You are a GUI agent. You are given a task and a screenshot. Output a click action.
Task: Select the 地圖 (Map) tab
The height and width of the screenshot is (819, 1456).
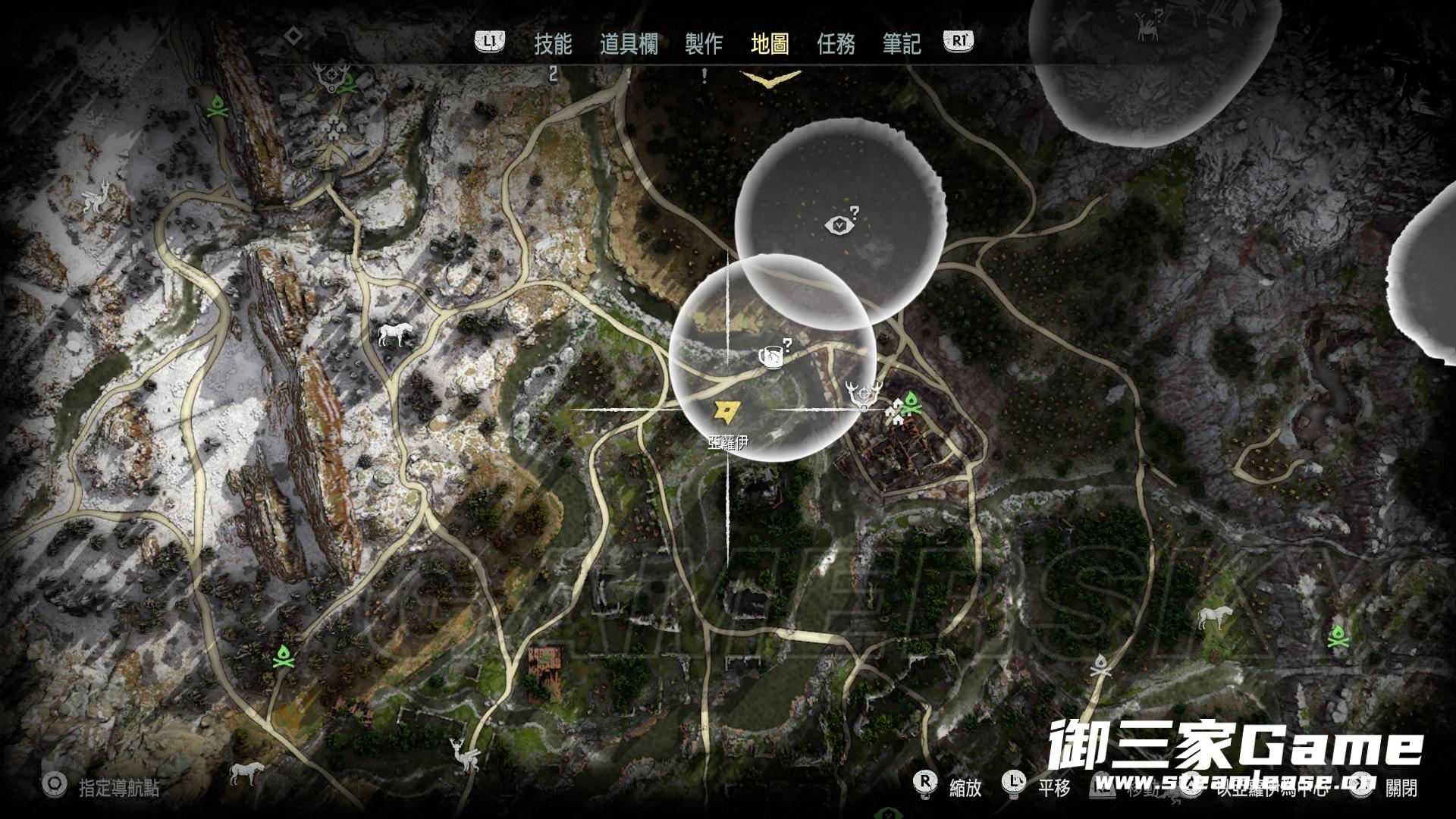770,44
